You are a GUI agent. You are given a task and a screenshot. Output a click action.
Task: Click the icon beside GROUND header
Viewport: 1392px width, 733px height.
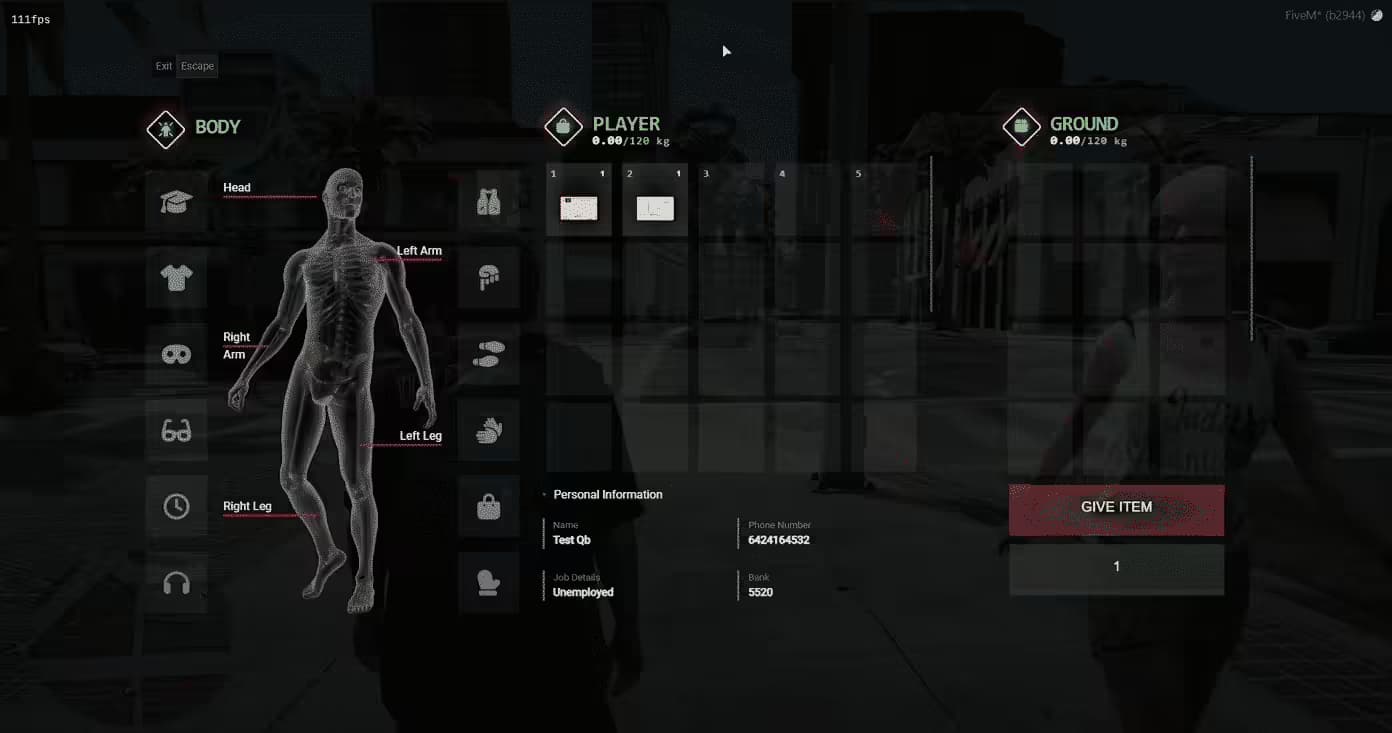coord(1021,126)
